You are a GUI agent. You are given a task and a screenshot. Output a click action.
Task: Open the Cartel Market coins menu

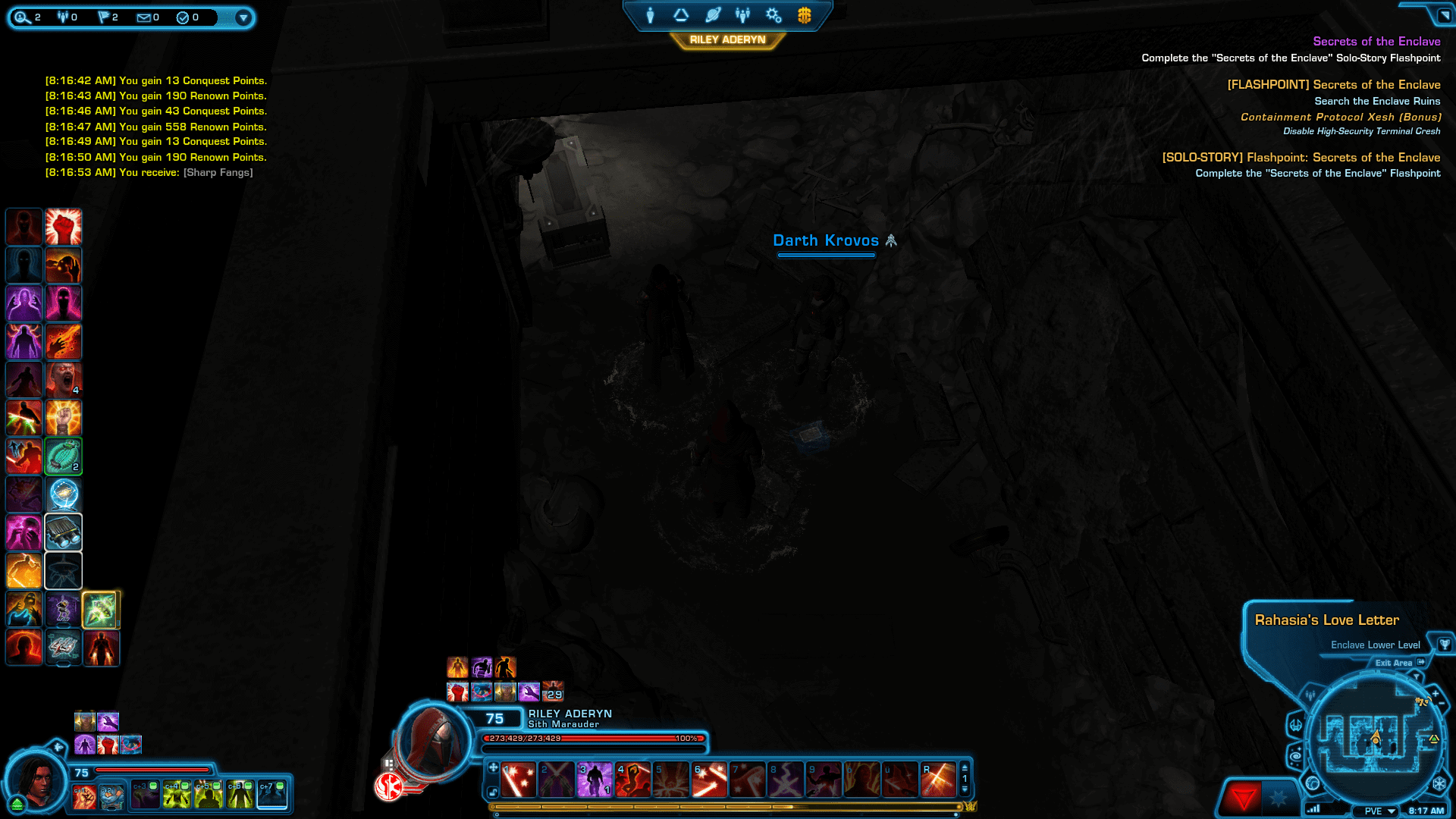805,15
